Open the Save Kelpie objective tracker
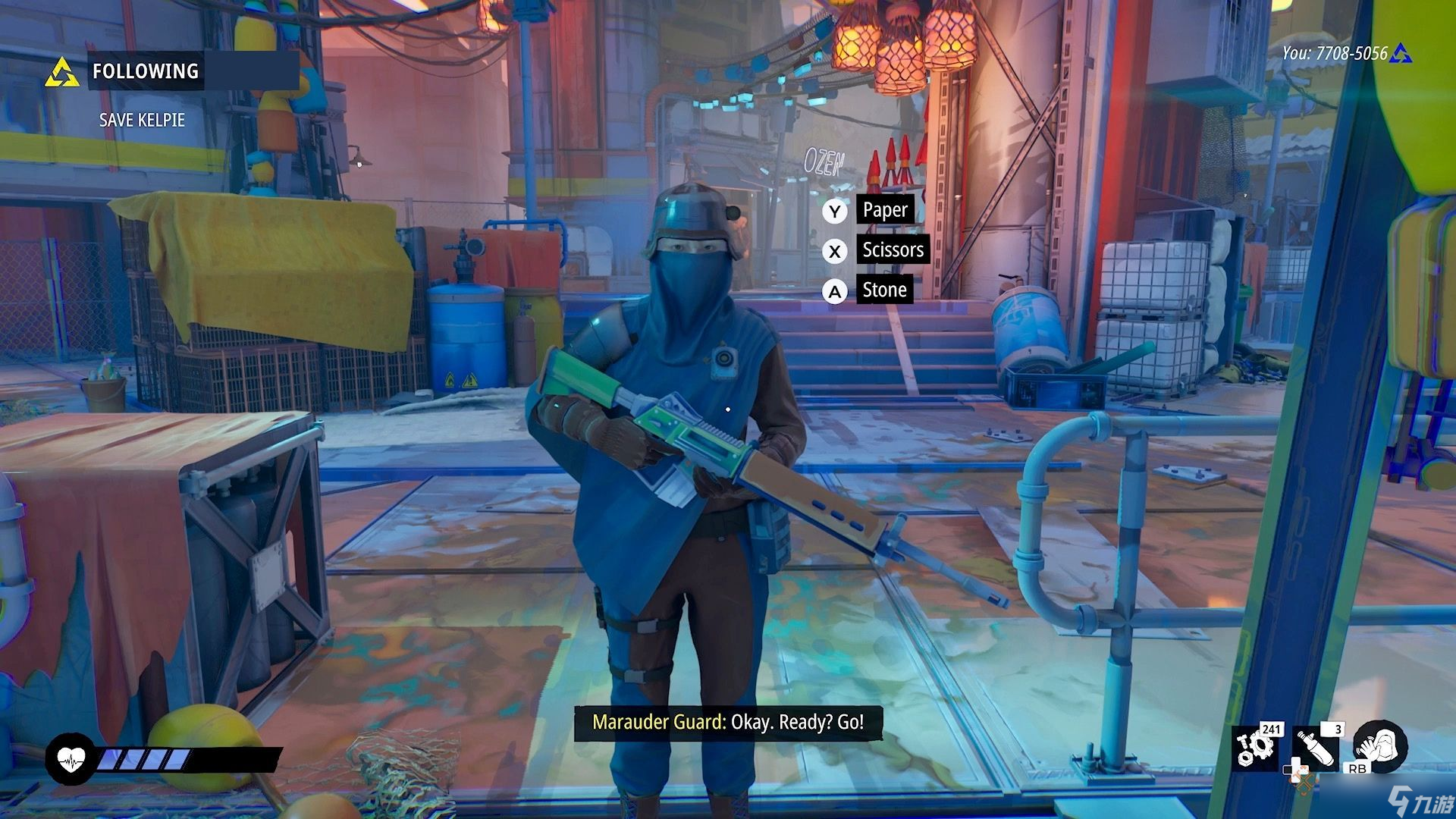1456x819 pixels. pyautogui.click(x=142, y=120)
